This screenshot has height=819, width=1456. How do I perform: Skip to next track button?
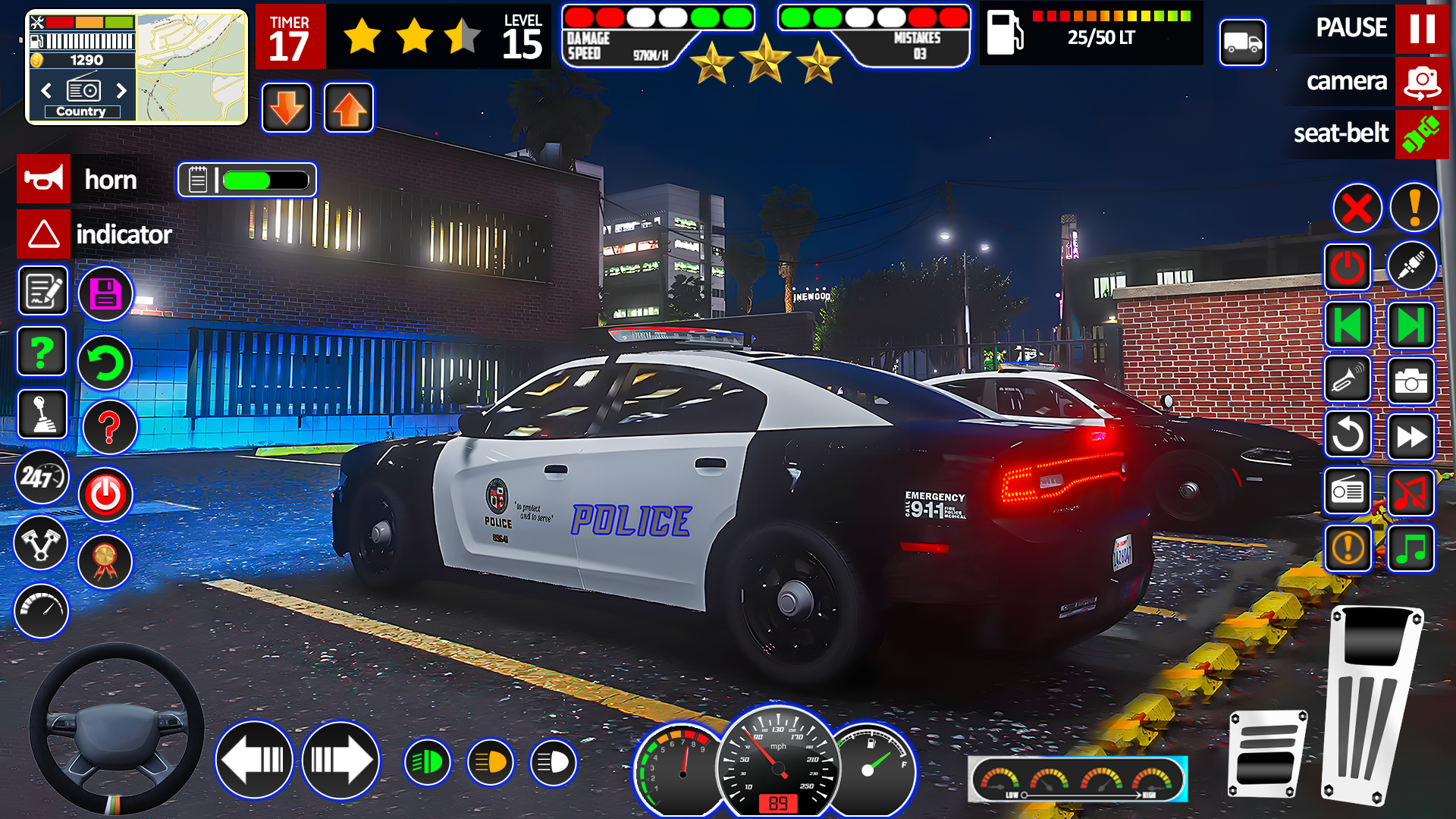tap(1410, 325)
